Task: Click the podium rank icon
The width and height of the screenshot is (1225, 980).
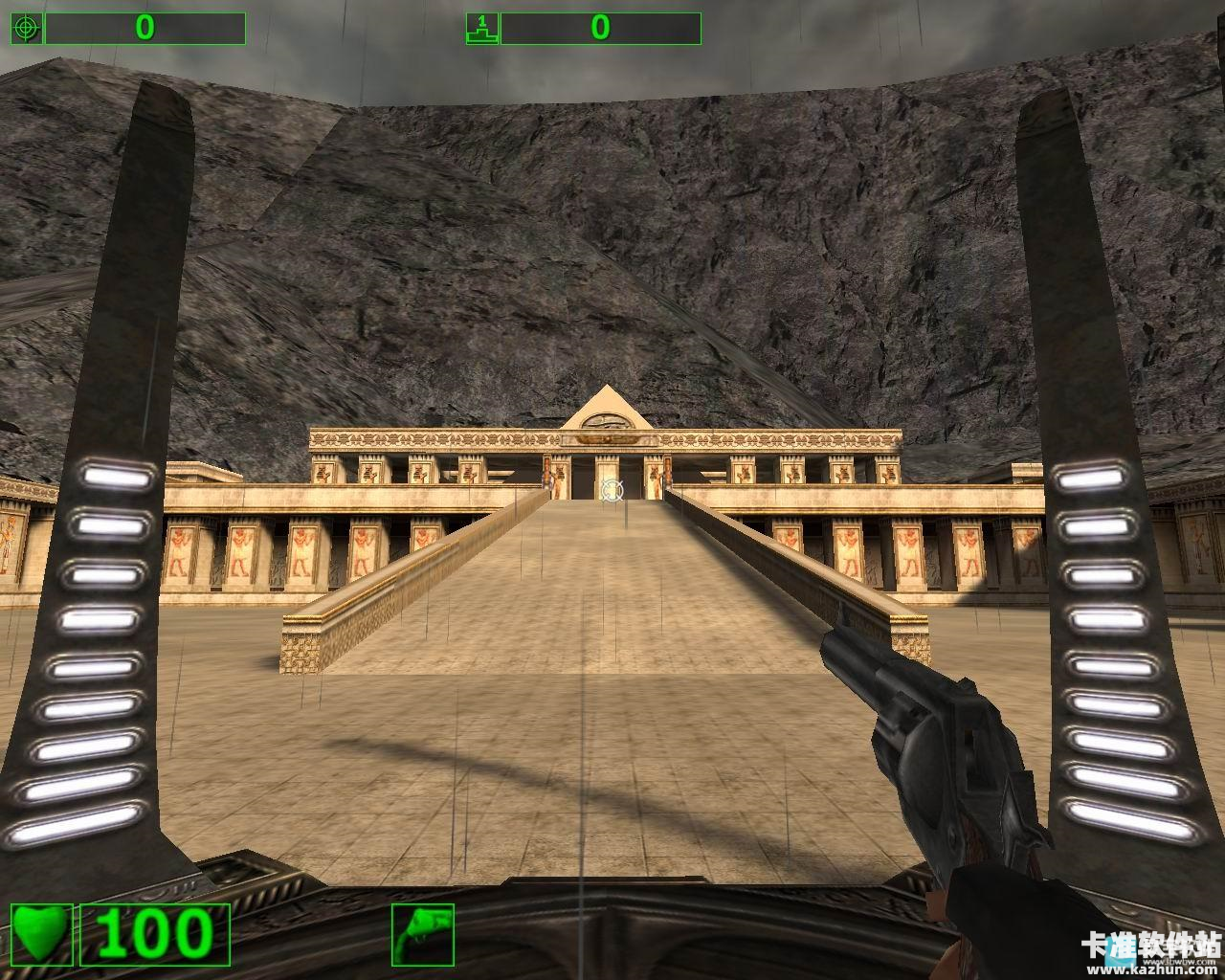Action: click(481, 29)
